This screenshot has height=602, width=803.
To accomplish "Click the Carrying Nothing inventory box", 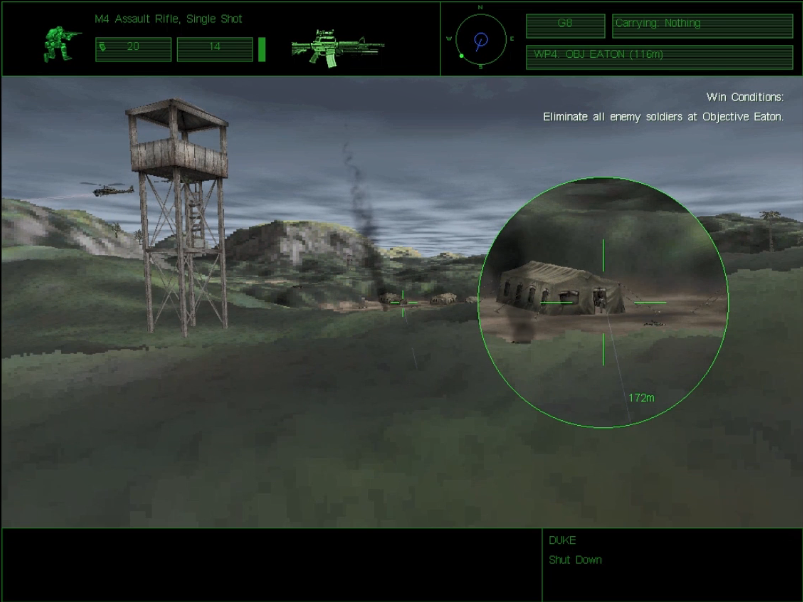I will 702,25.
